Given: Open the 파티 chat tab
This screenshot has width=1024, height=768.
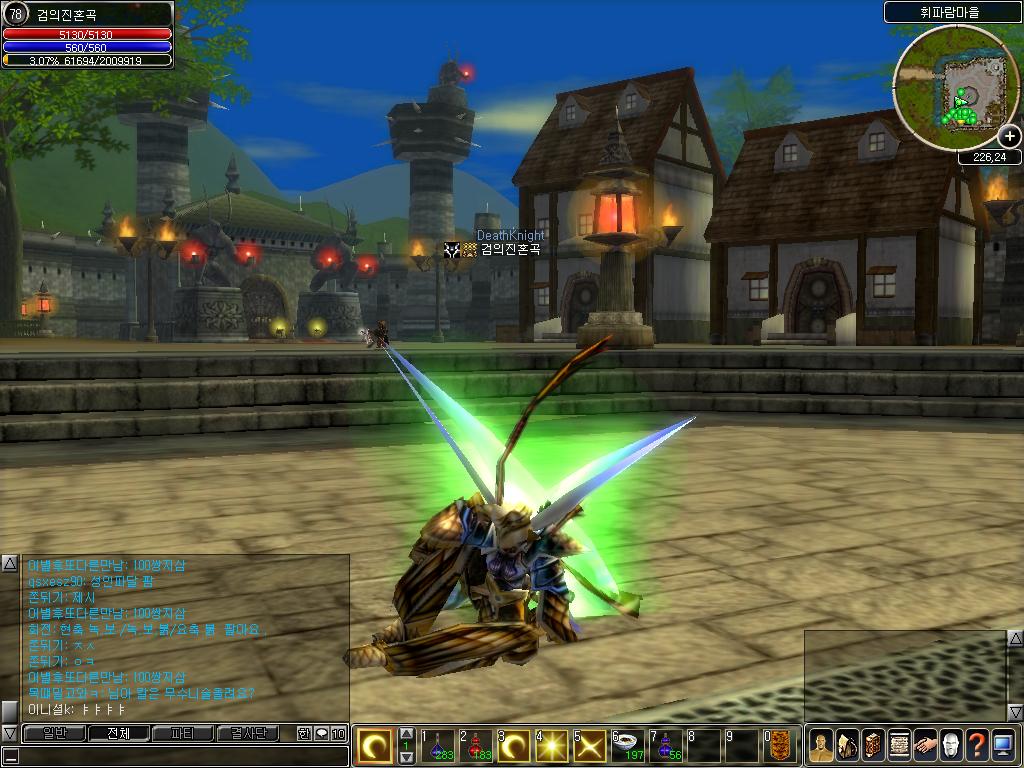Looking at the screenshot, I should click(x=182, y=733).
